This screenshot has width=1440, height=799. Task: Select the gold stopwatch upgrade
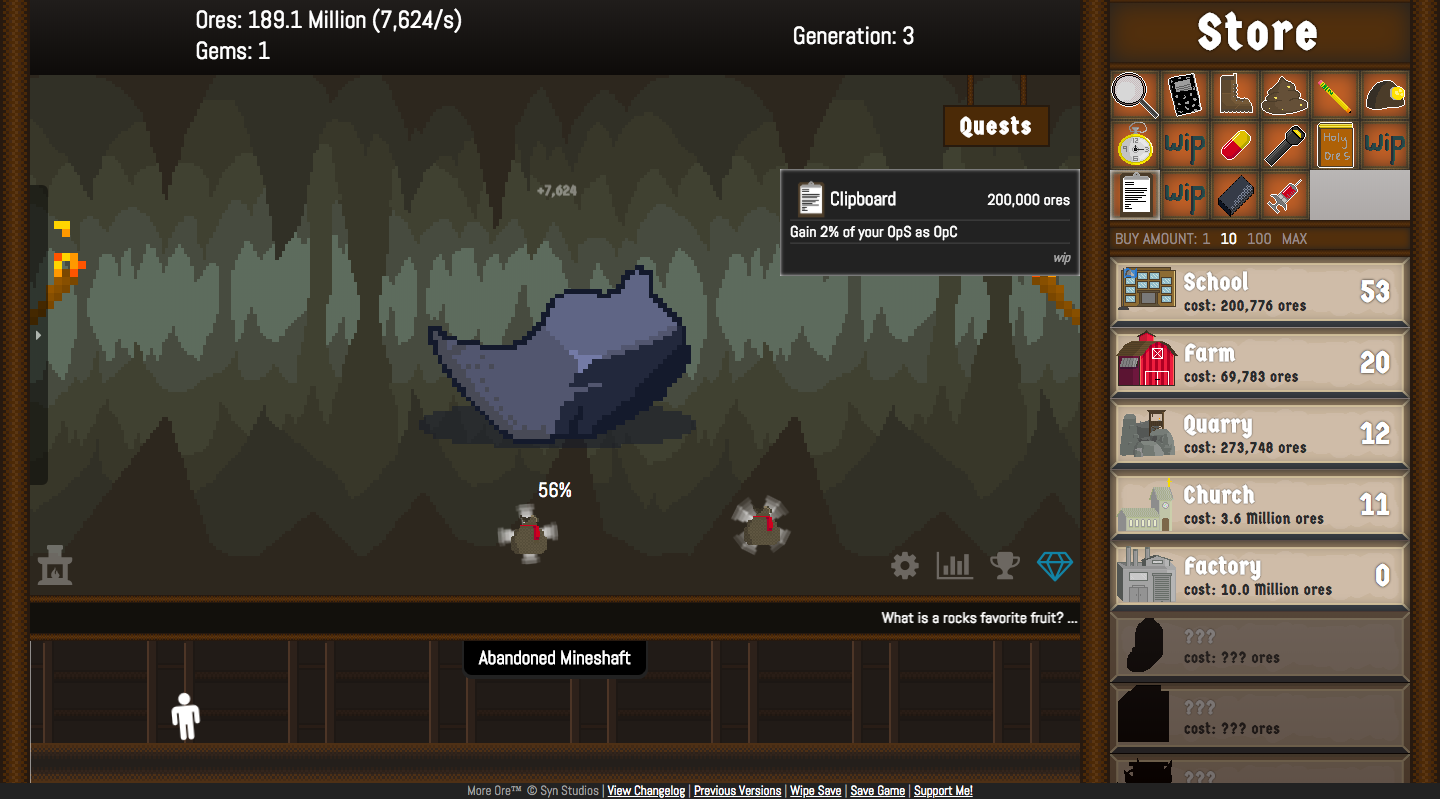tap(1135, 145)
